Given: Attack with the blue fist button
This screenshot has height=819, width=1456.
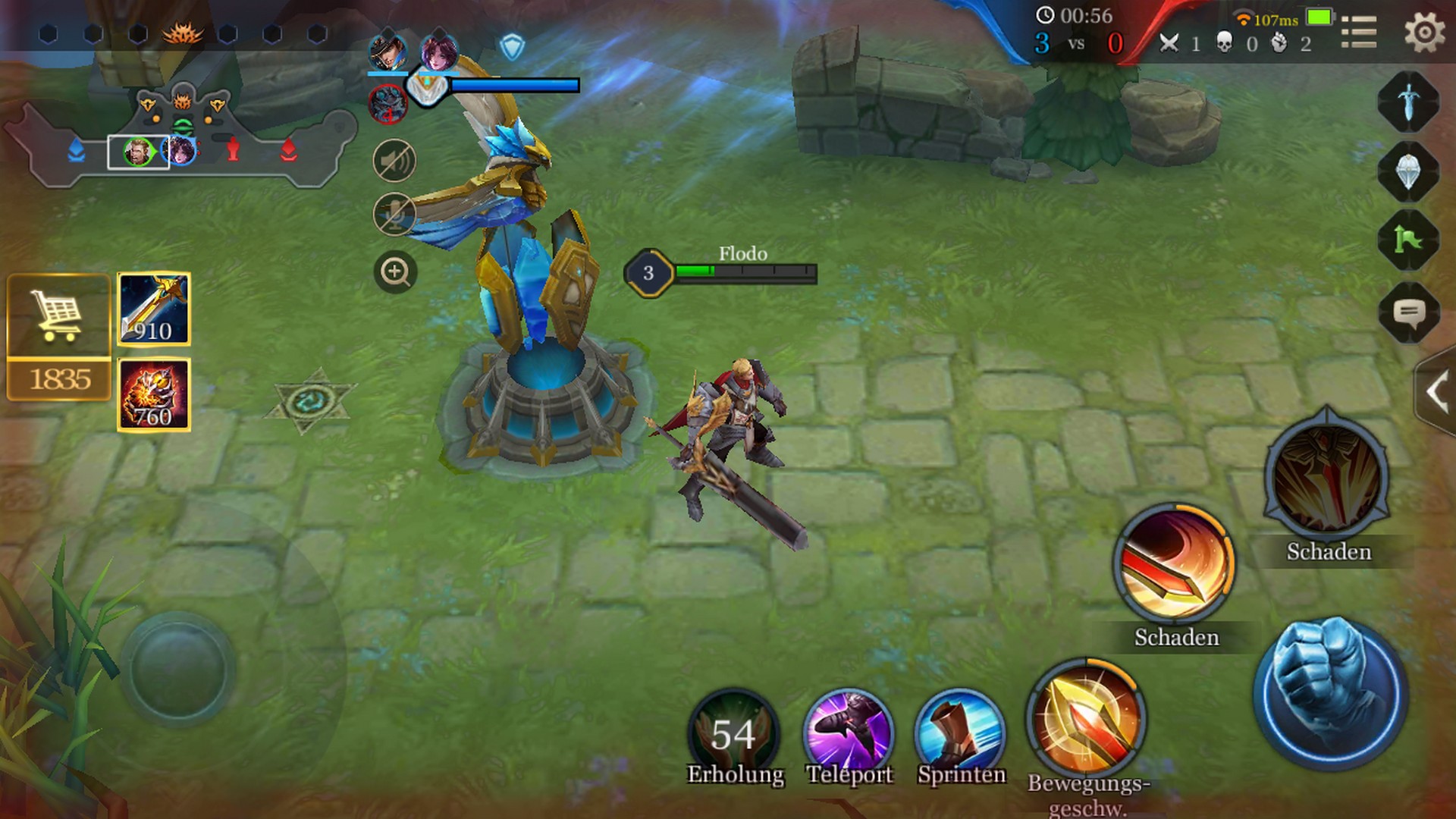Looking at the screenshot, I should tap(1331, 692).
